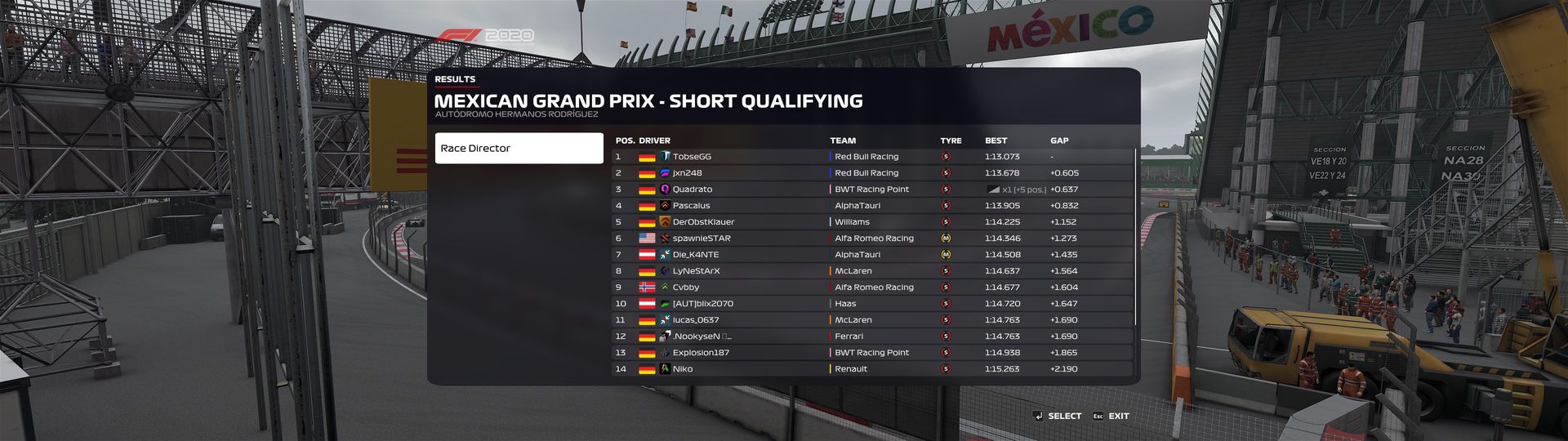Click Quadrato's penalized qualifying row
This screenshot has height=441, width=1568.
(x=871, y=189)
